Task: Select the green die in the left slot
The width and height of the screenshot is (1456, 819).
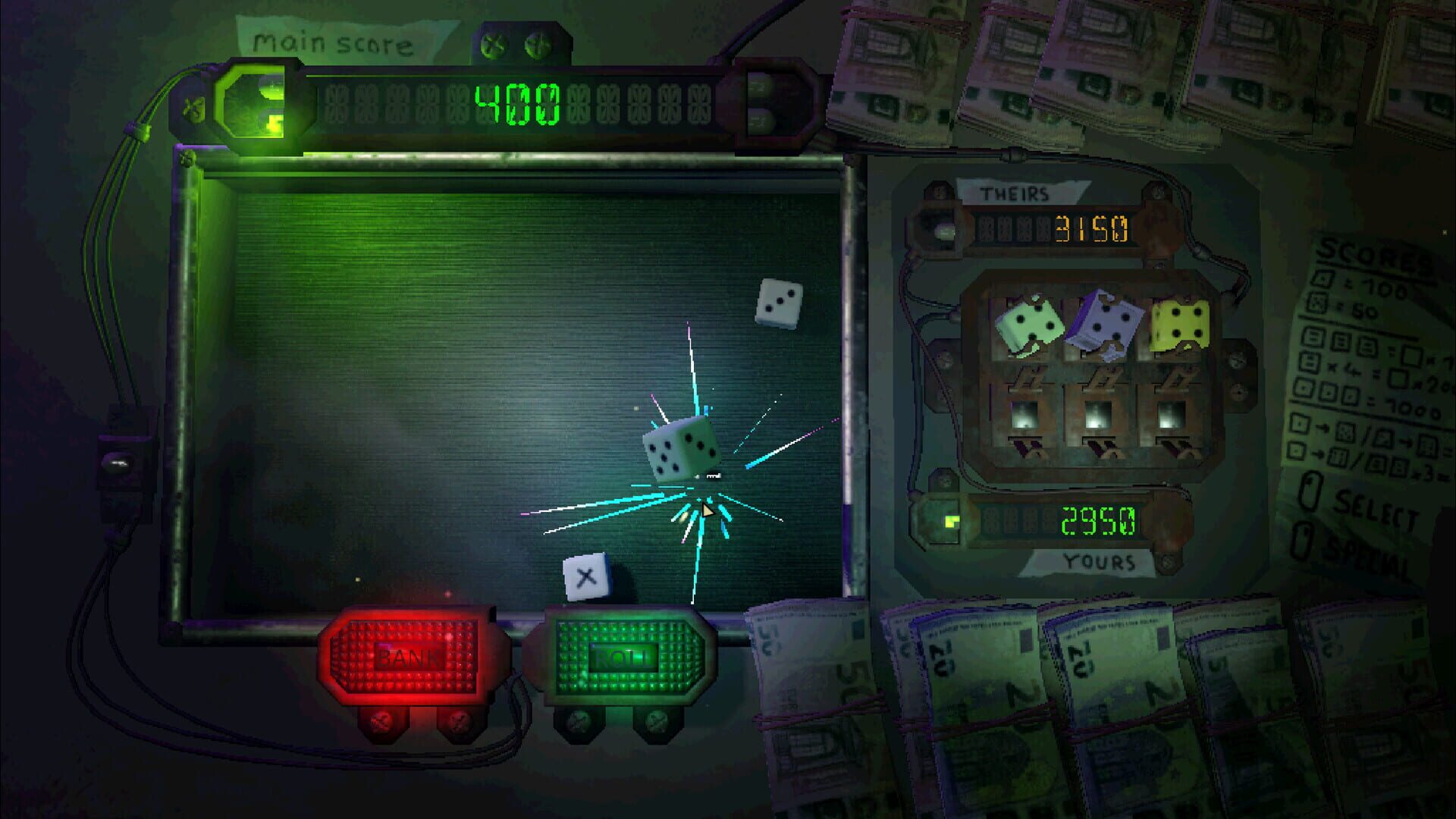Action: 1029,322
